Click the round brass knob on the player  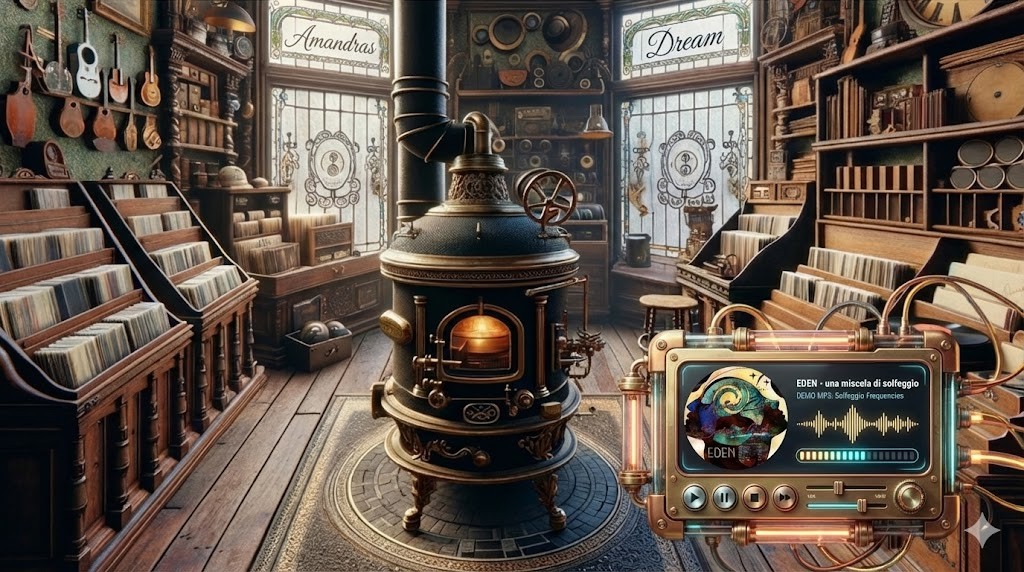pos(909,497)
